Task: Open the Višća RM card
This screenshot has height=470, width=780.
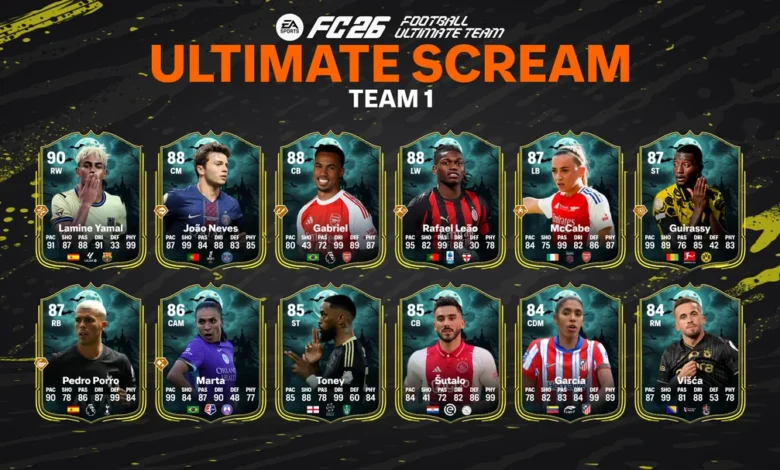Action: [690, 350]
